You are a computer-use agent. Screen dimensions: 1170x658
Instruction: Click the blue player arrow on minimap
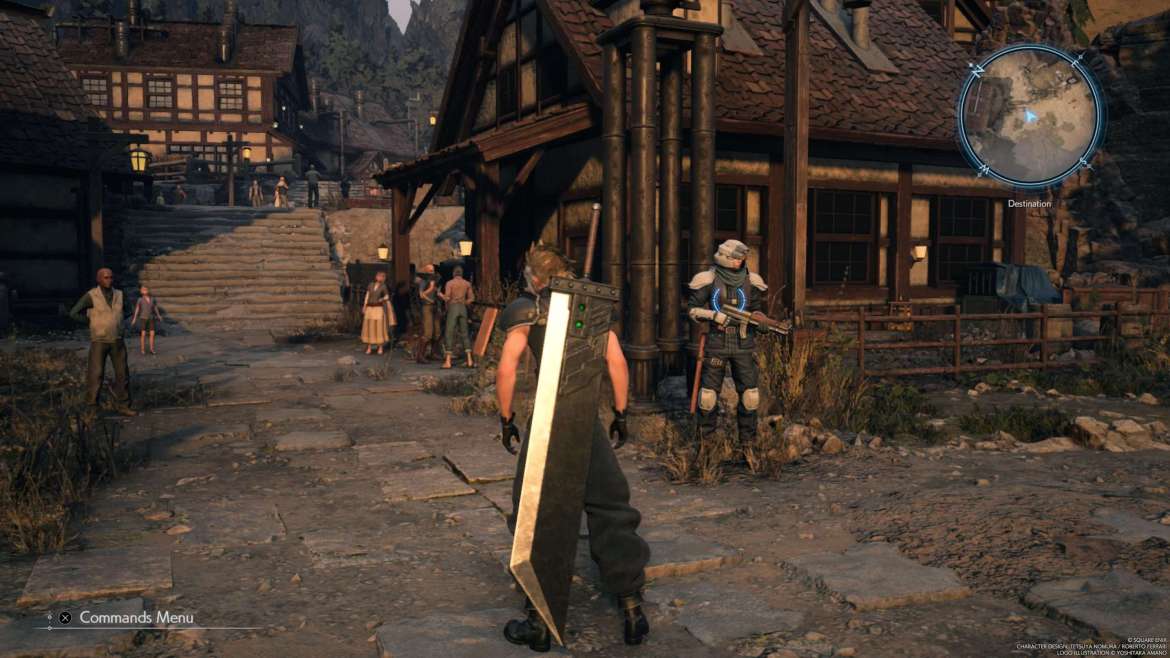point(1031,116)
